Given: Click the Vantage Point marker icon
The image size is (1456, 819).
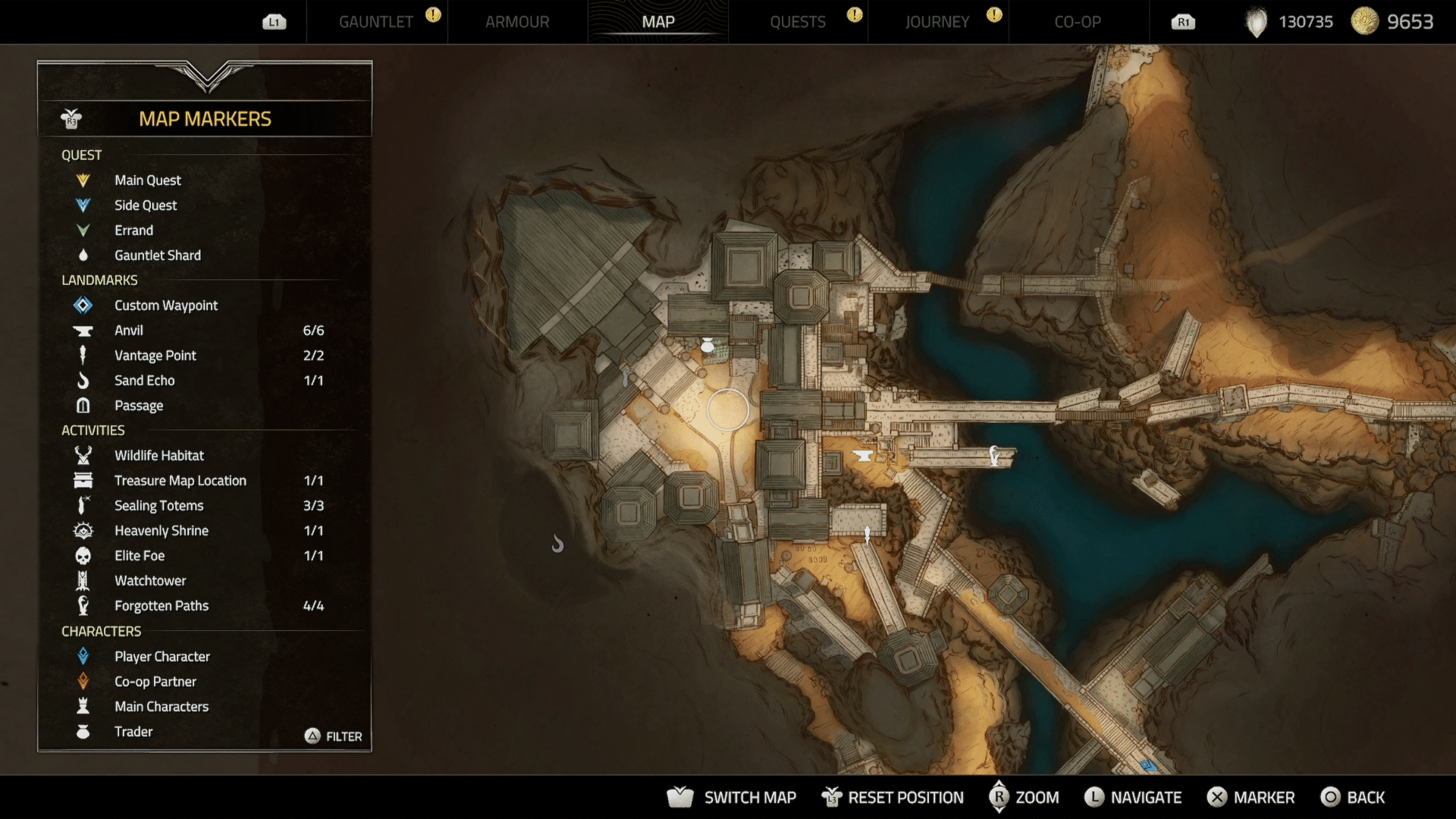Looking at the screenshot, I should [83, 355].
